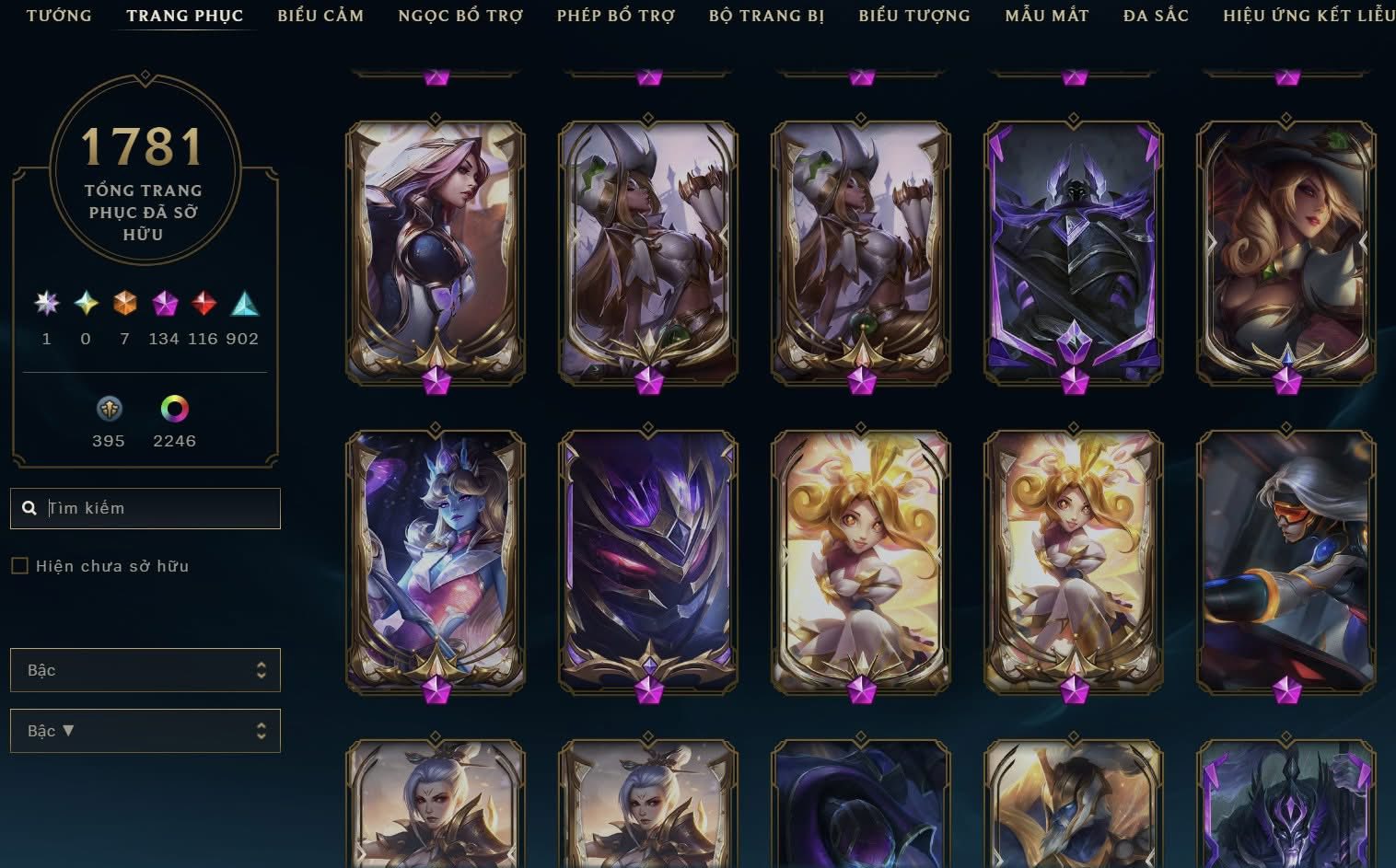Select the Ultimate rarity star icon
Image resolution: width=1396 pixels, height=868 pixels.
click(46, 304)
